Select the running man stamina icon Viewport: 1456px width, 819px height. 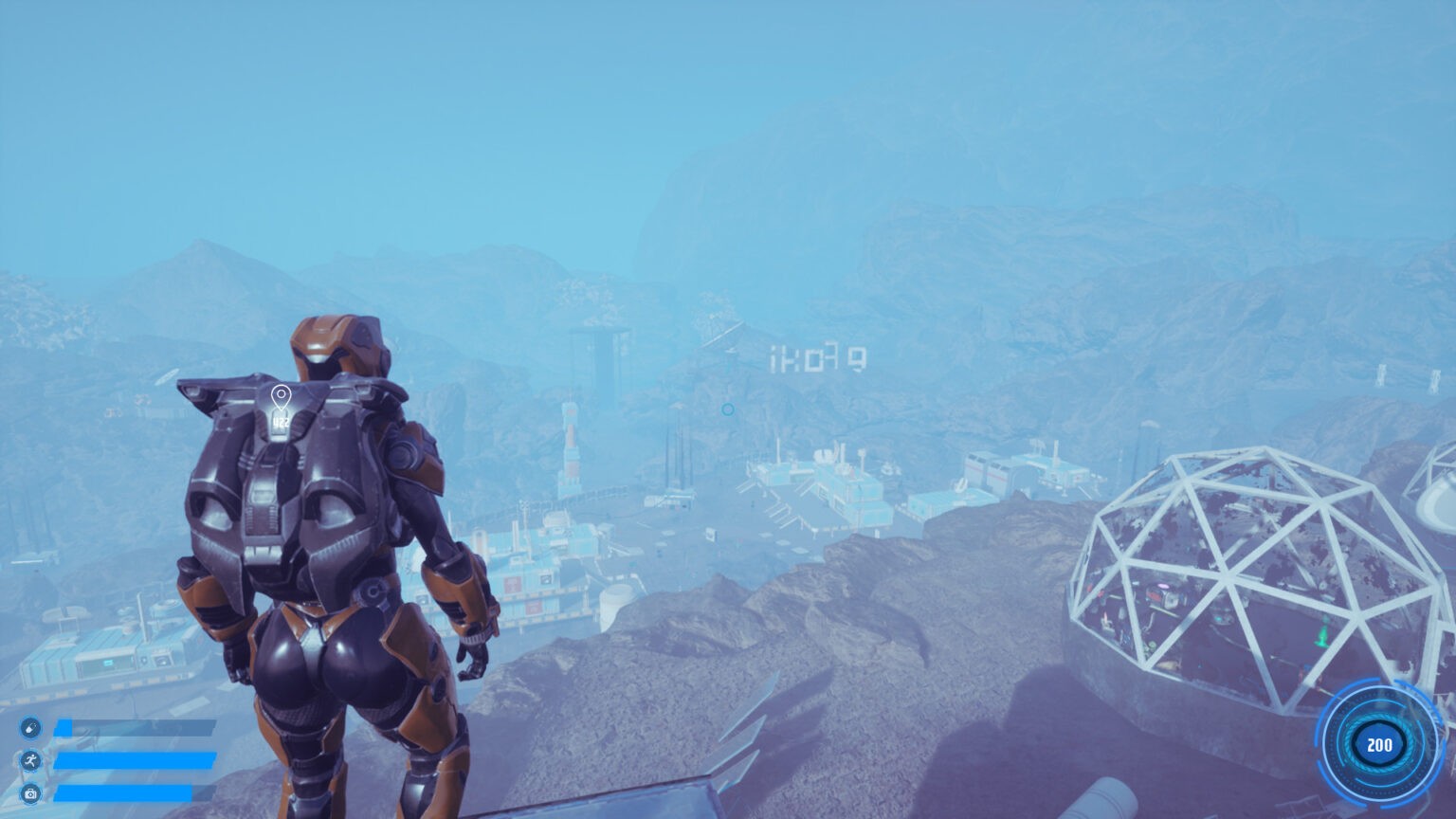[30, 760]
